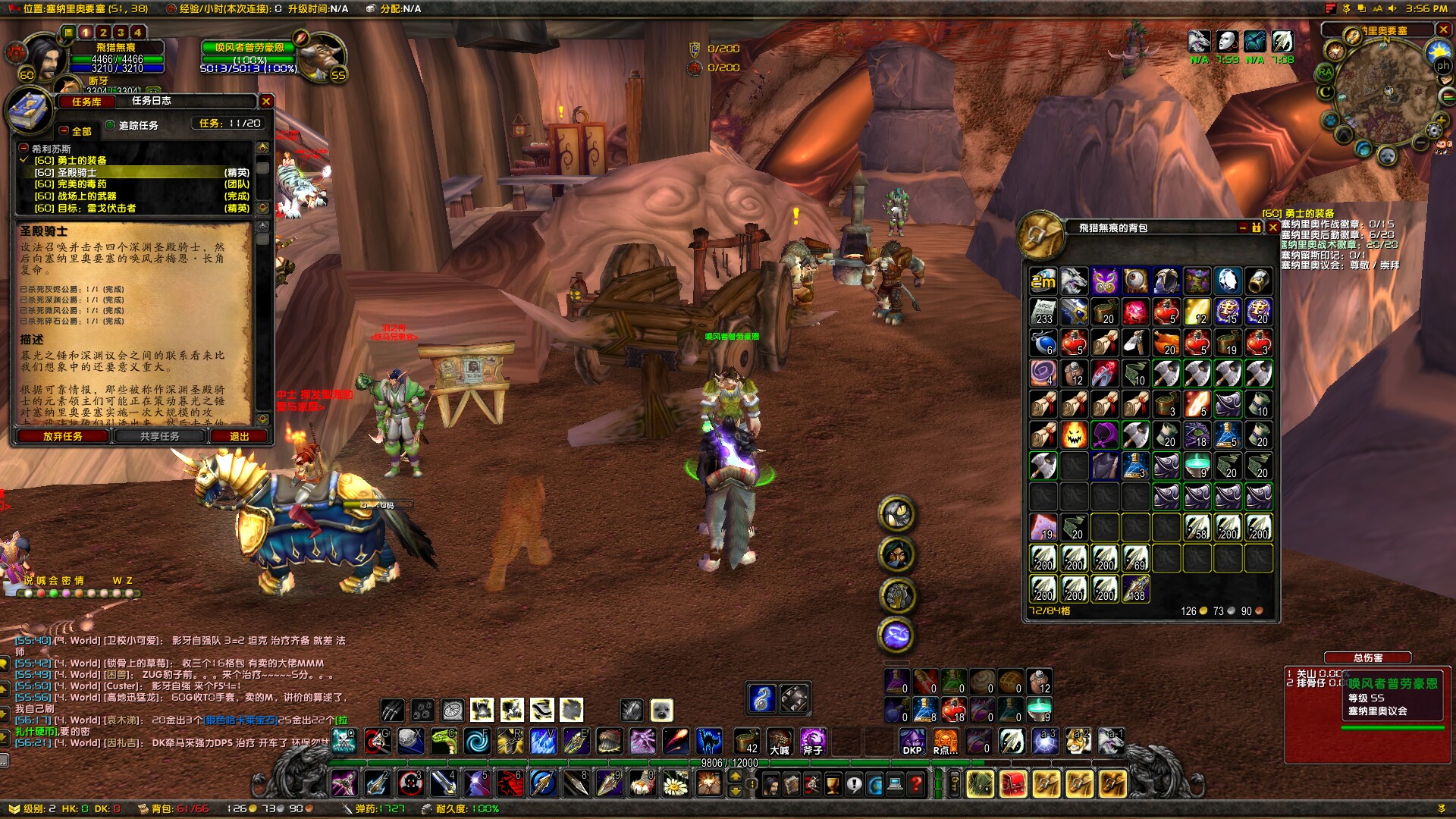Image resolution: width=1456 pixels, height=819 pixels.
Task: Toggle world marker 1 at the top left
Action: 86,33
